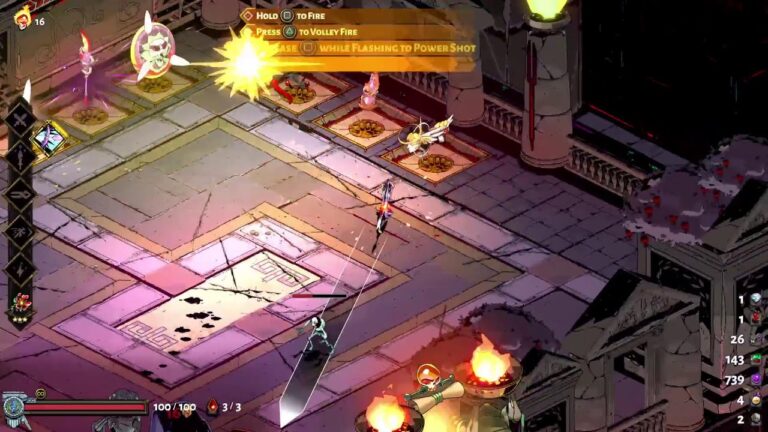Select the red death defiance icon
Screen dimensions: 768x432
pos(212,407)
